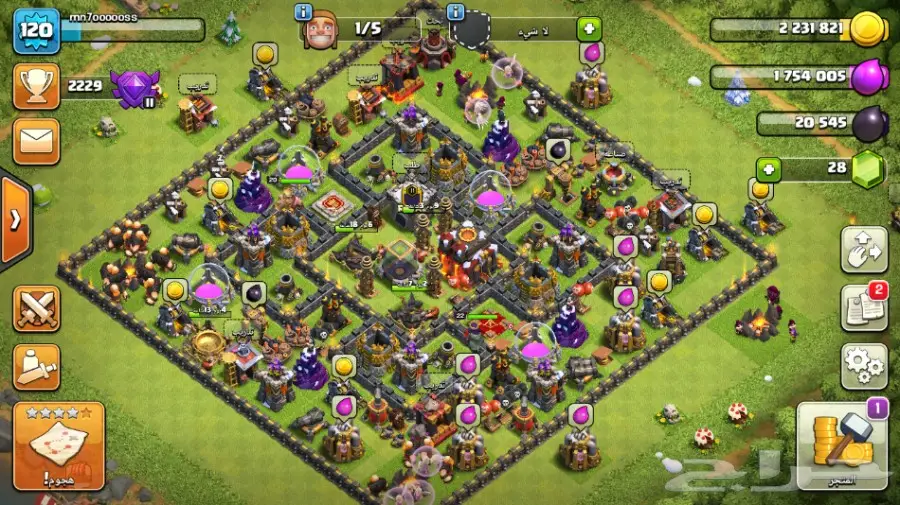Expand the chat side arrow tab
Image resolution: width=900 pixels, height=505 pixels.
[x=13, y=220]
